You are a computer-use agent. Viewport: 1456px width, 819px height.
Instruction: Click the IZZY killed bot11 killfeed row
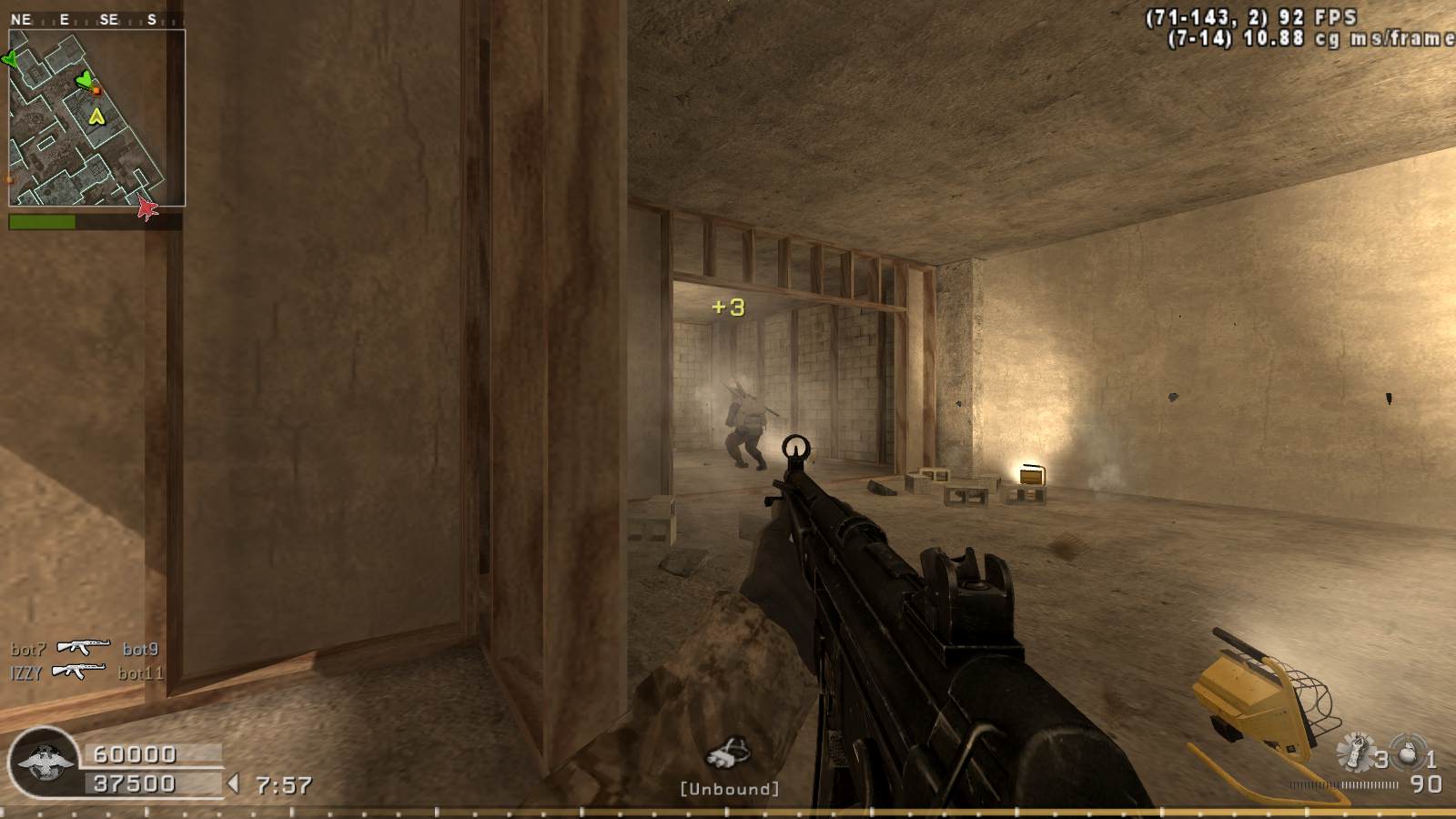click(86, 673)
